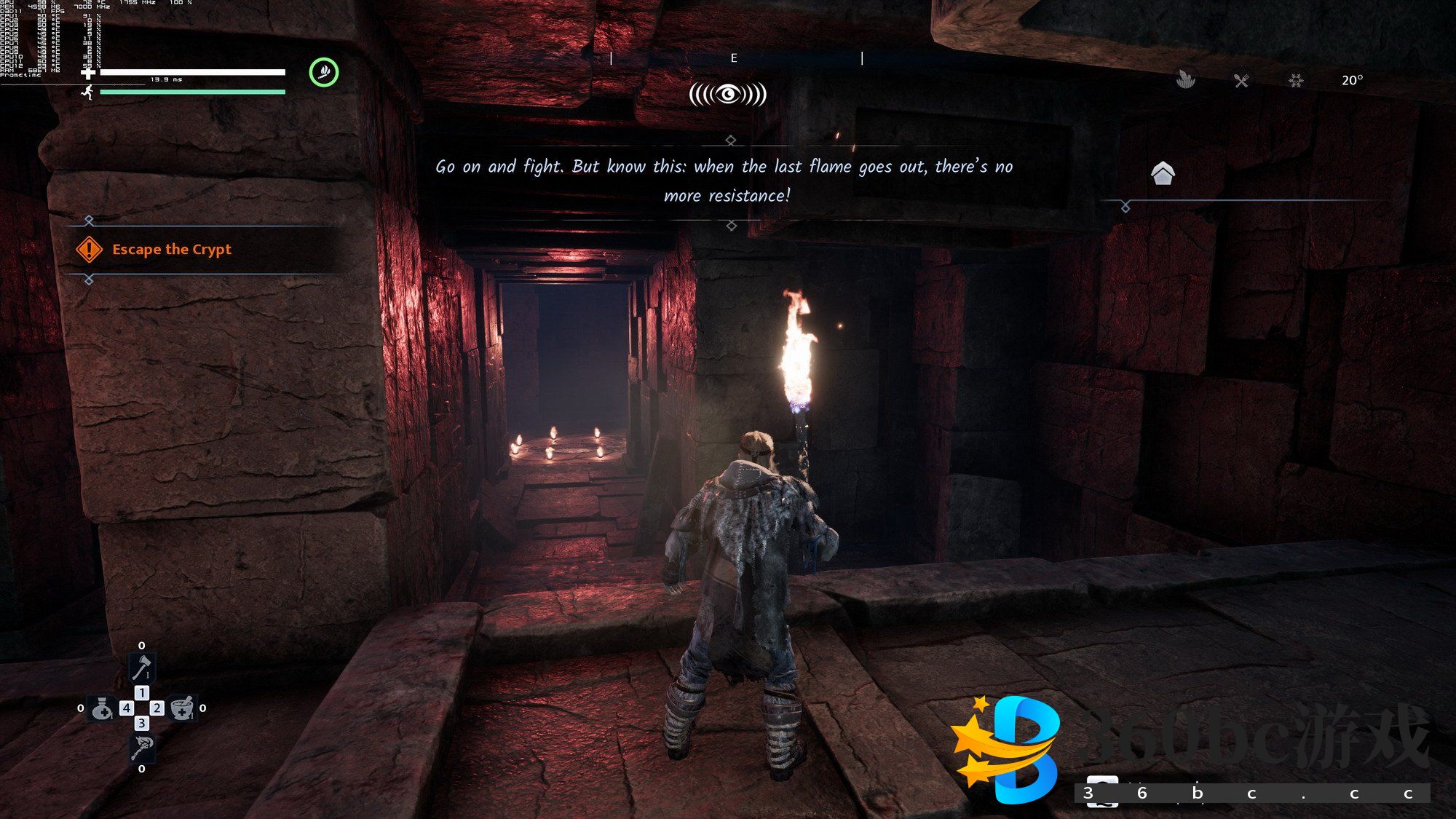Screen dimensions: 1456x819
Task: Click the fork and spoon food status icon
Action: 1241,81
